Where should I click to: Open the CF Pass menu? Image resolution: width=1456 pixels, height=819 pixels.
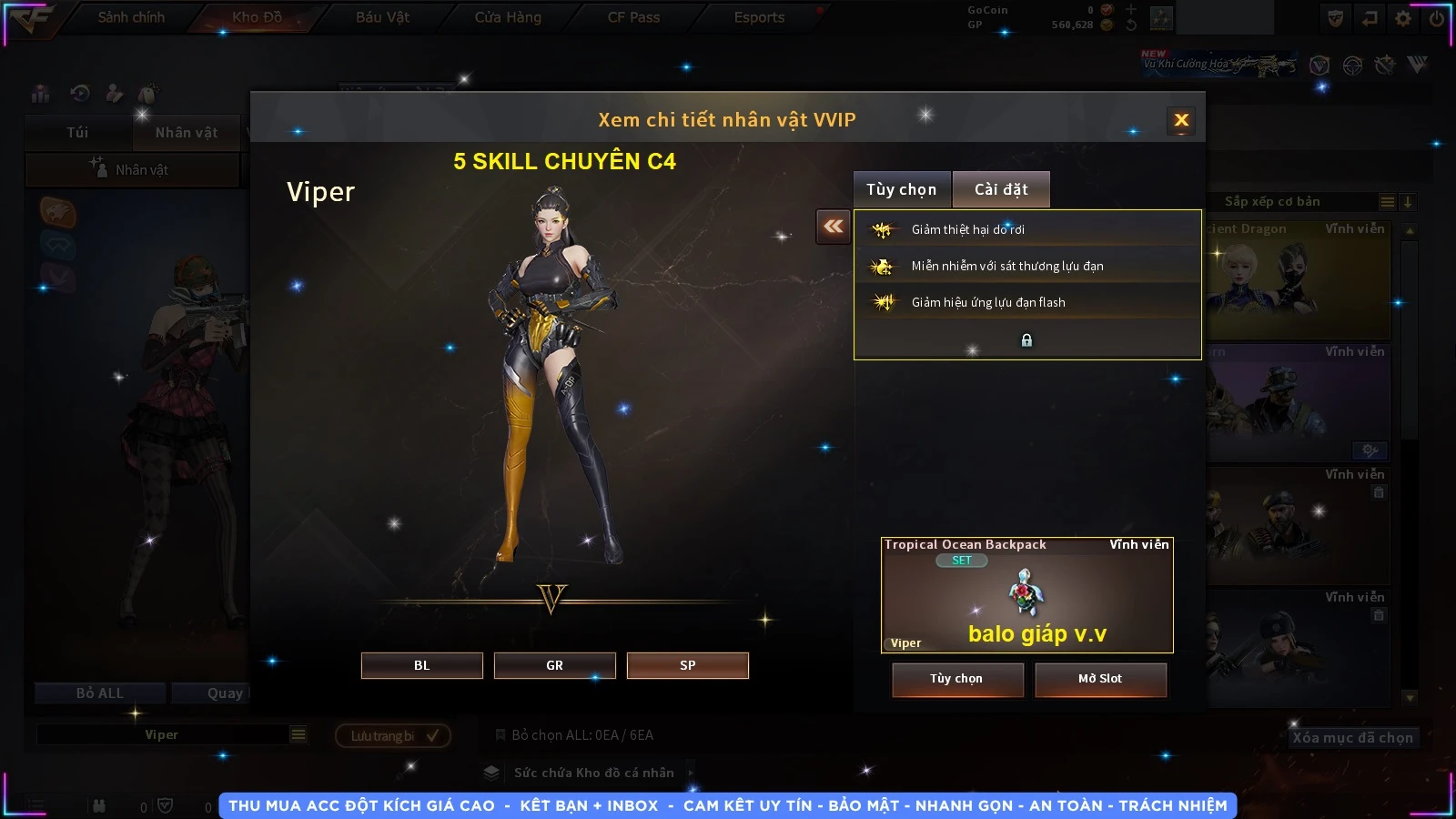click(633, 17)
